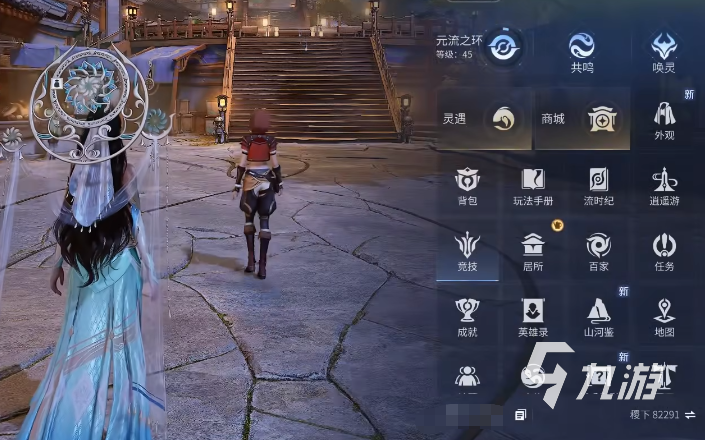Select the 竞技 arena entry
The height and width of the screenshot is (440, 705).
click(467, 250)
